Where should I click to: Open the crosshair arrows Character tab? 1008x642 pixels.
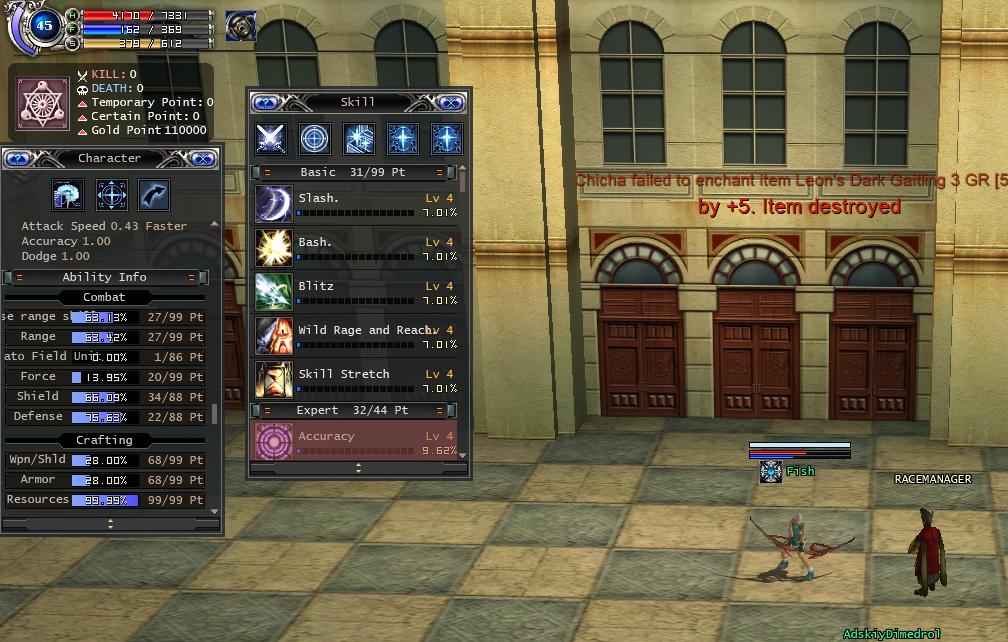point(111,194)
